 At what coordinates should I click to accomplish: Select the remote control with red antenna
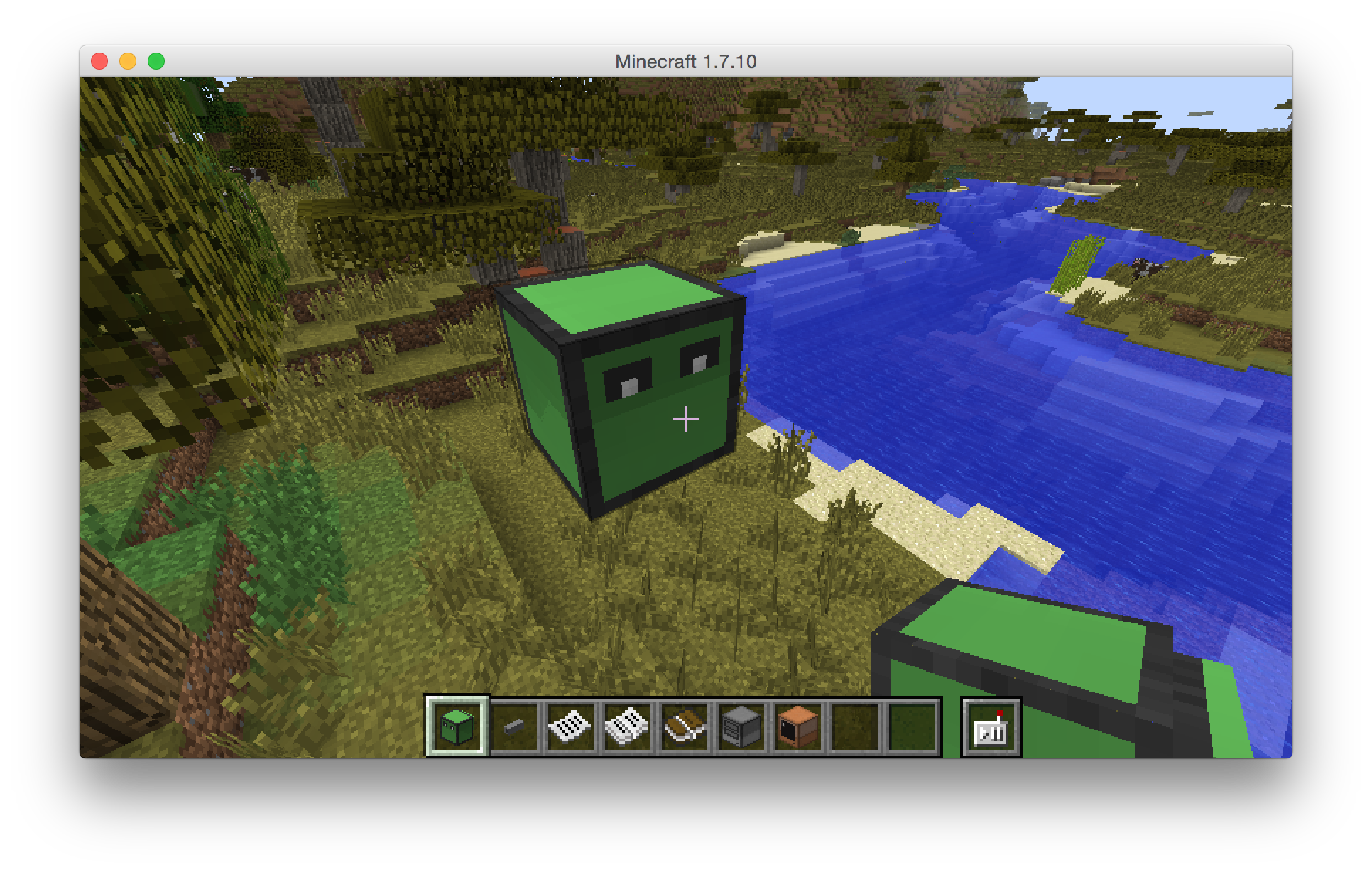pyautogui.click(x=991, y=727)
